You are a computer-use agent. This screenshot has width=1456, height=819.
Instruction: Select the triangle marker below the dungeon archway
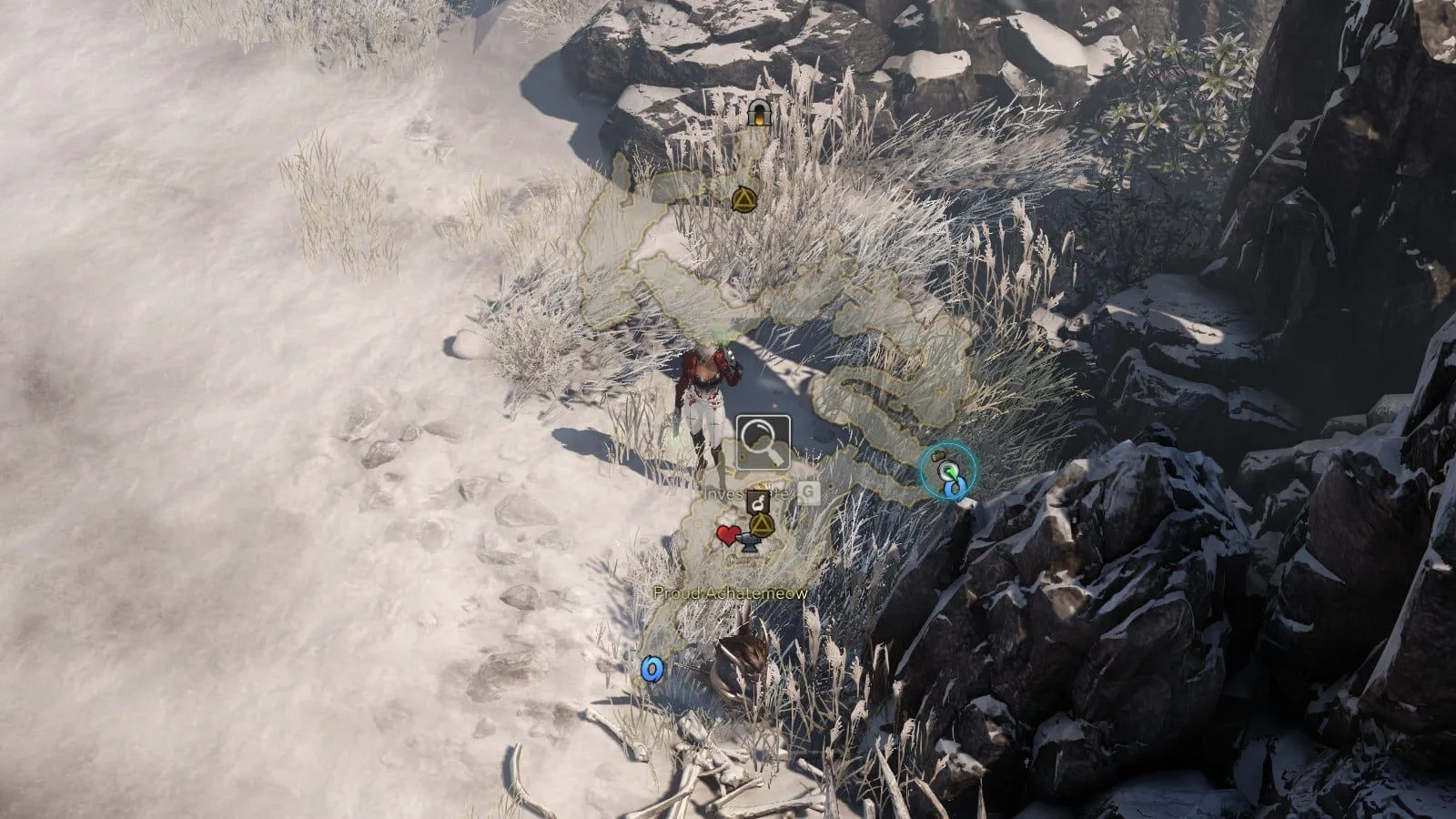click(743, 199)
